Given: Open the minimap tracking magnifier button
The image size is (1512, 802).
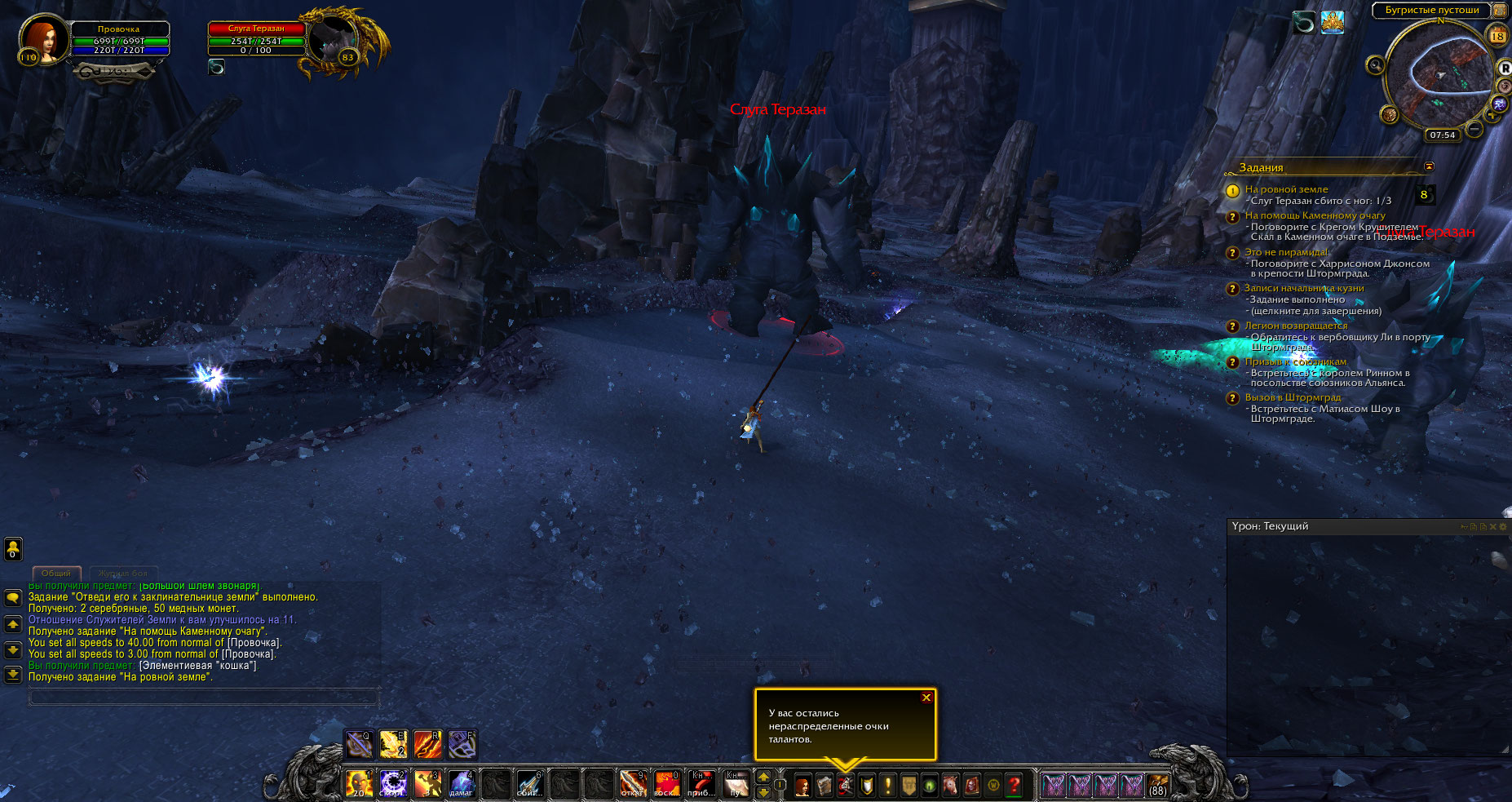Looking at the screenshot, I should (1375, 64).
